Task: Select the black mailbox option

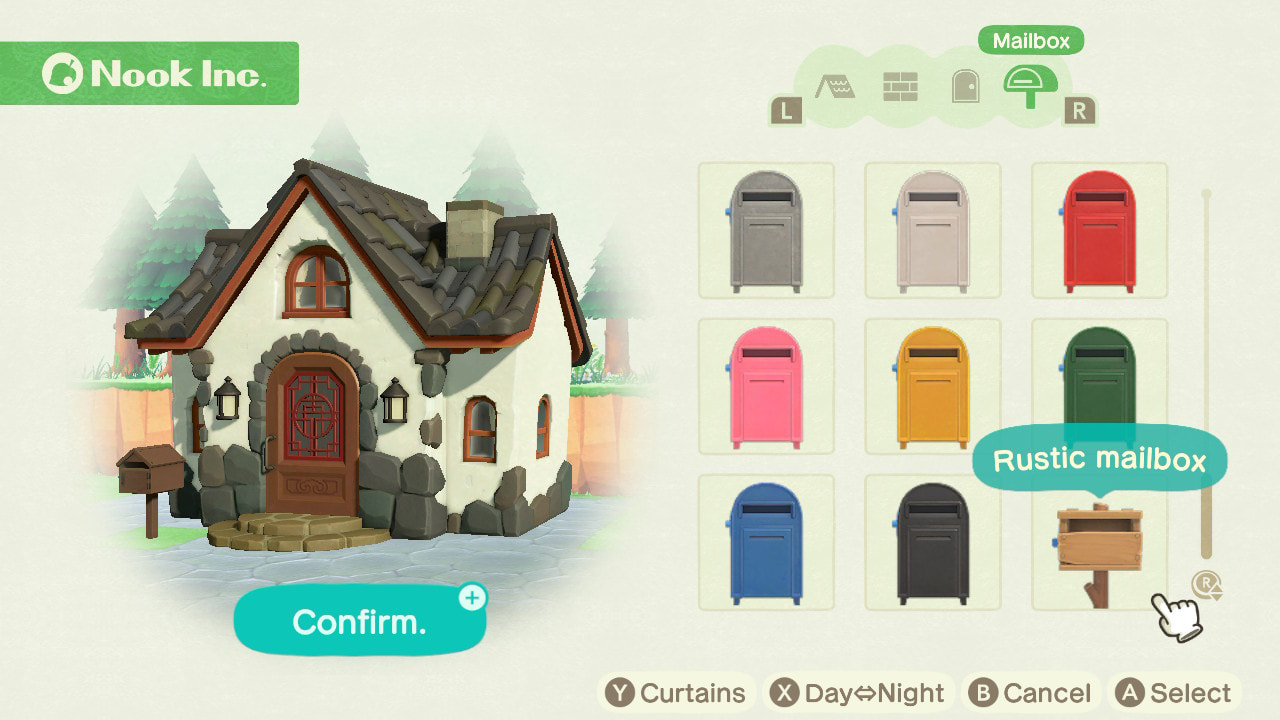Action: (932, 543)
